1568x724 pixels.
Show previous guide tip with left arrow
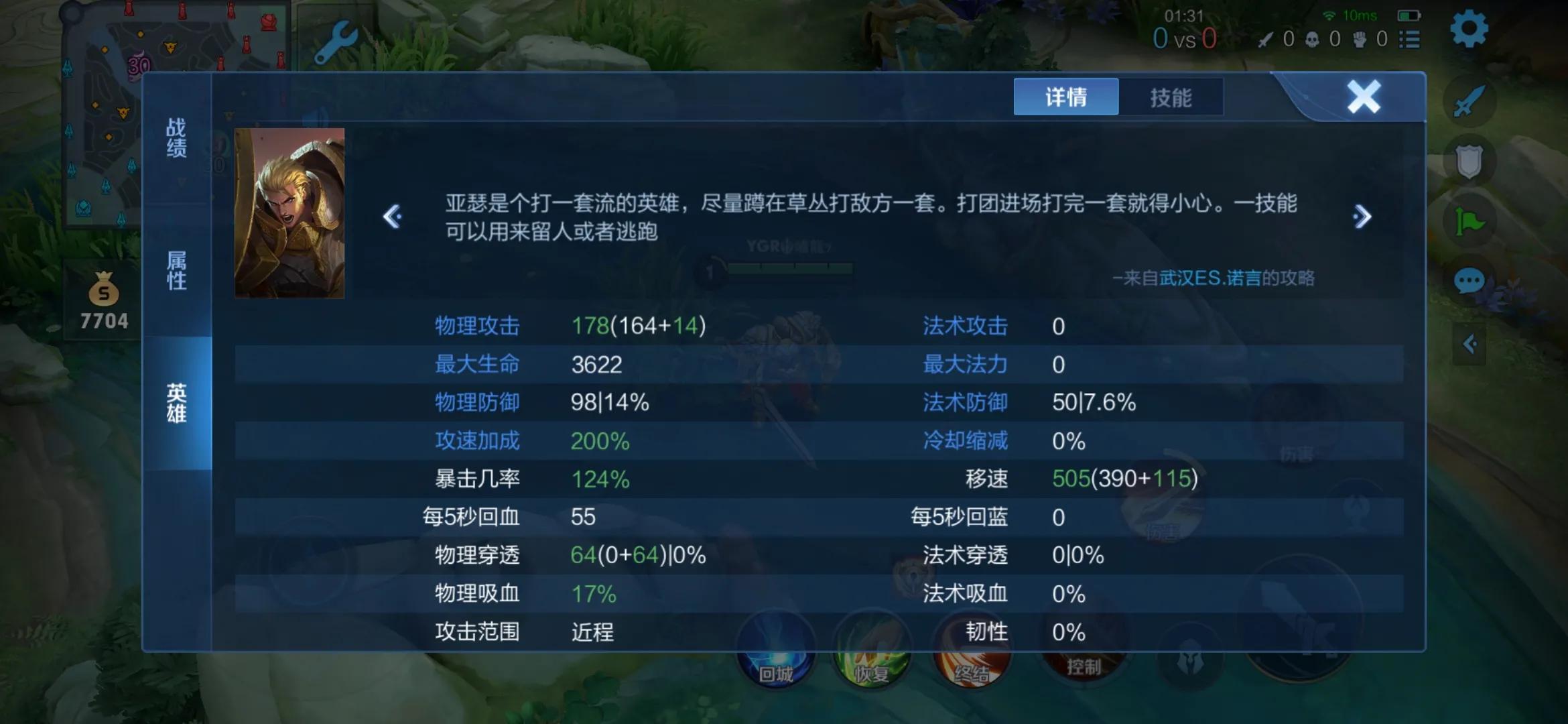click(392, 216)
